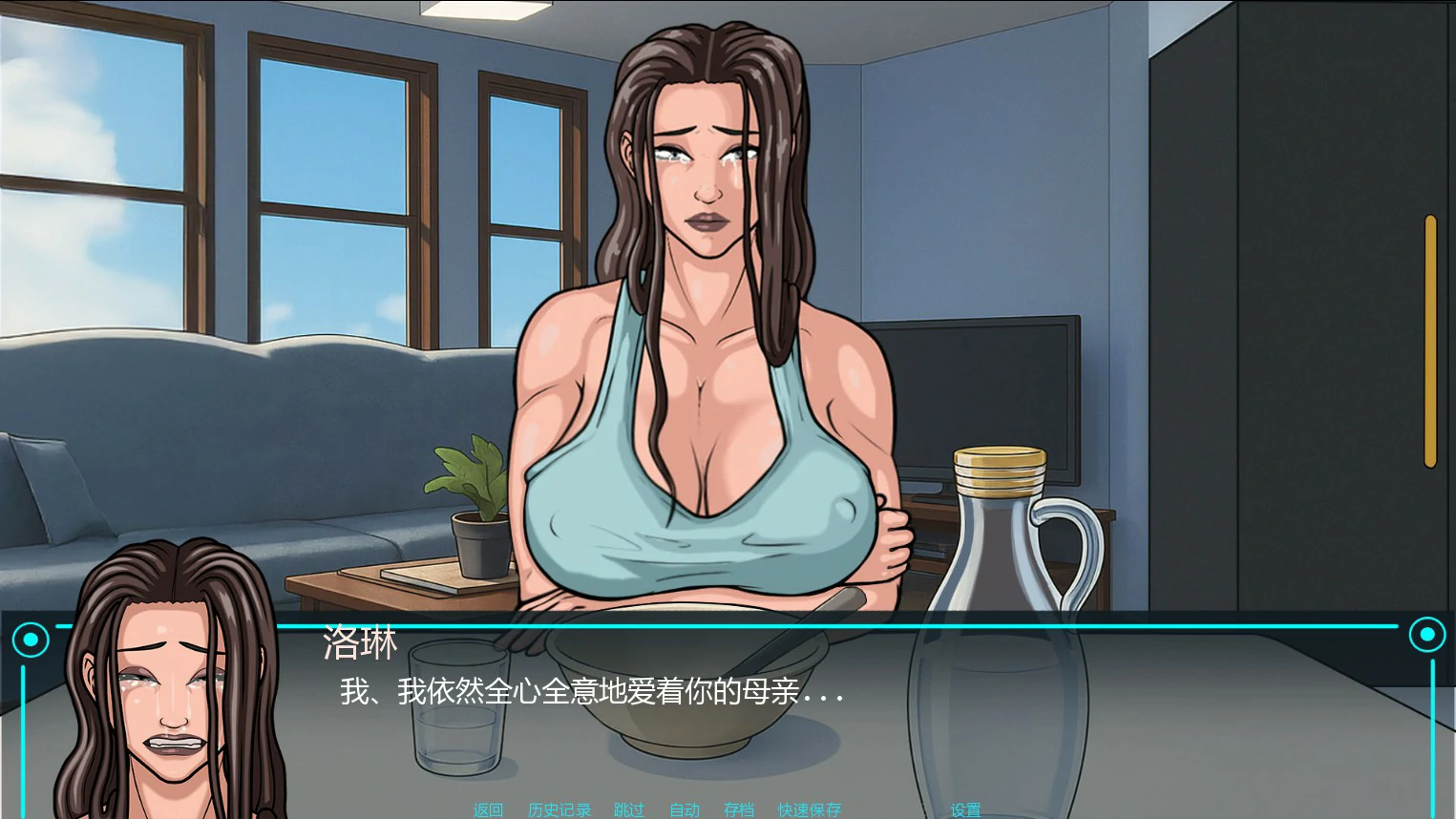Click the left circular dialog corner ornament

tap(32, 637)
